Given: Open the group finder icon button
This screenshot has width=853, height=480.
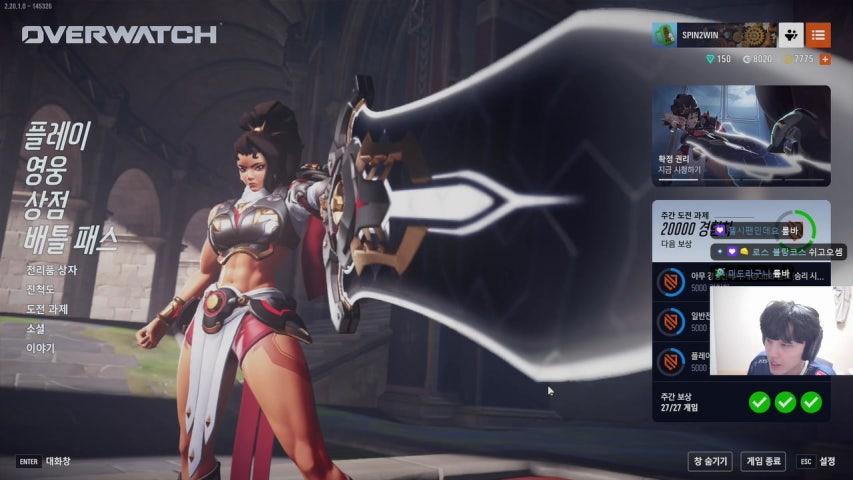Looking at the screenshot, I should pos(790,35).
